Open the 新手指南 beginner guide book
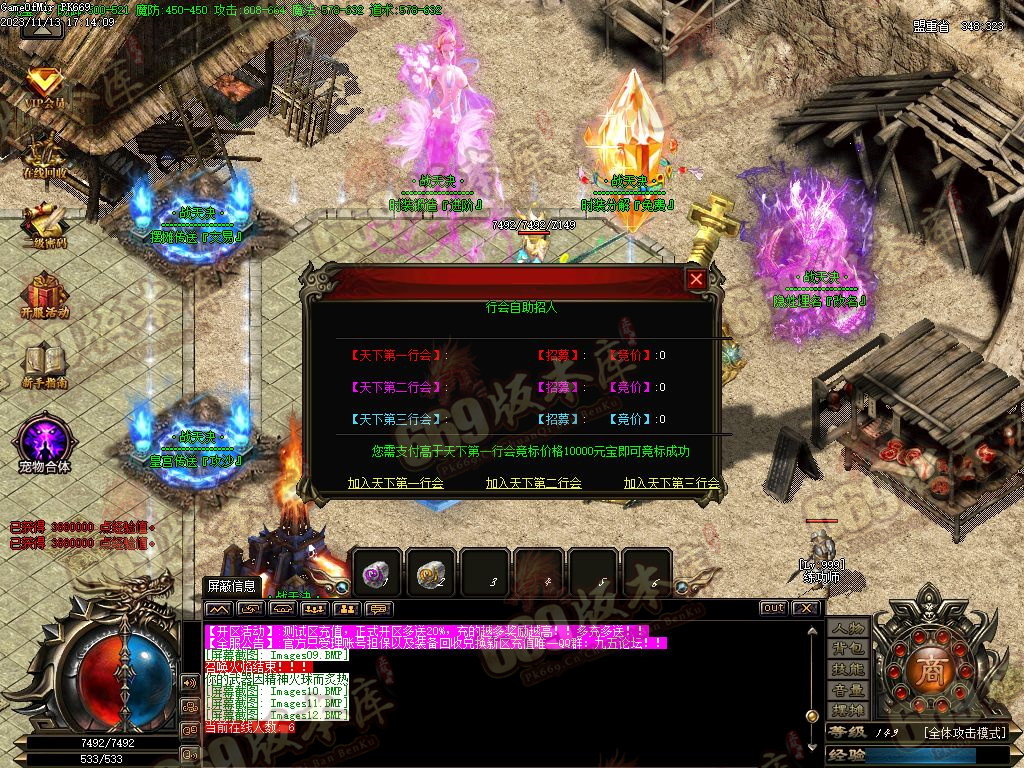Viewport: 1024px width, 768px height. click(x=45, y=365)
